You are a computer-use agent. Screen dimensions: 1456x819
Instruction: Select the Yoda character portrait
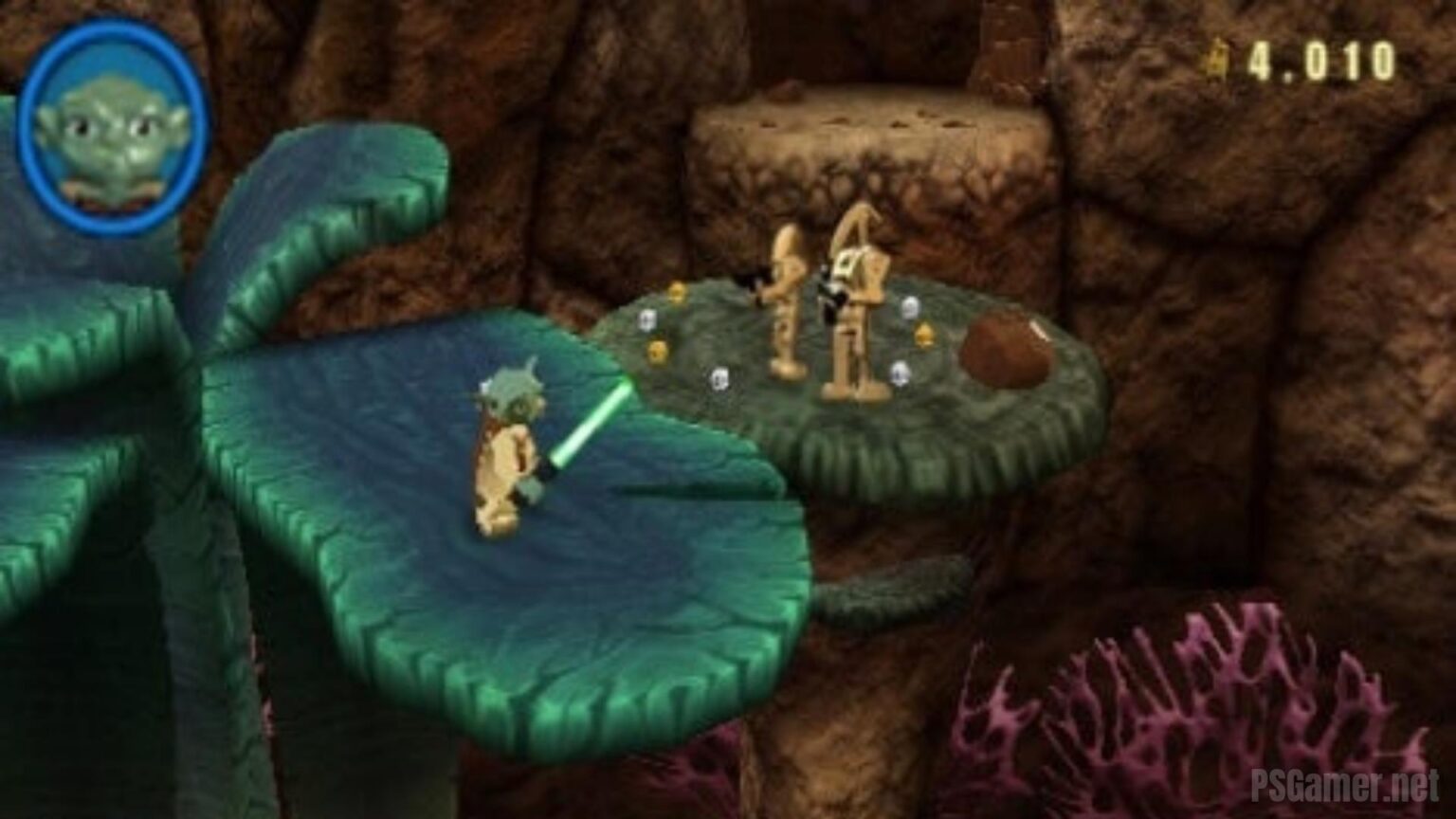113,126
